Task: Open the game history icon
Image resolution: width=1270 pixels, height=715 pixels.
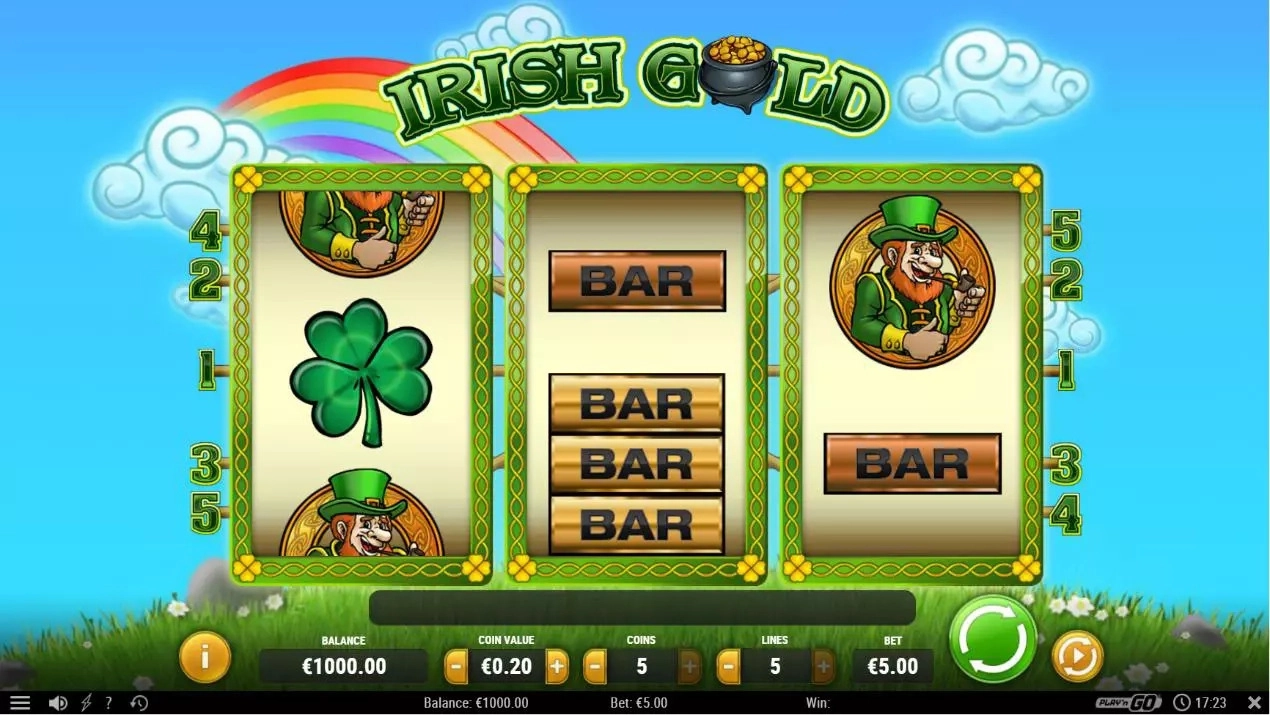Action: [139, 703]
